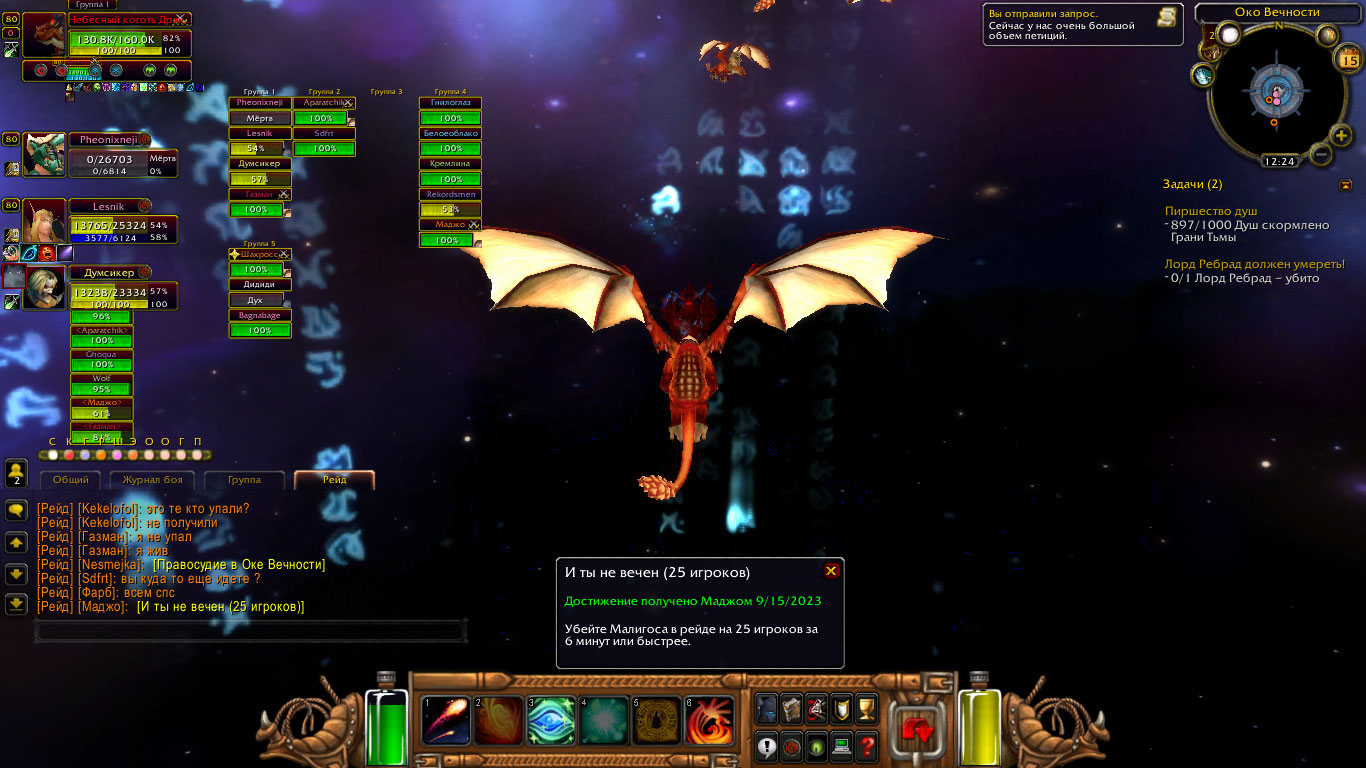
Task: Switch to the Общий chat tab
Action: click(71, 480)
